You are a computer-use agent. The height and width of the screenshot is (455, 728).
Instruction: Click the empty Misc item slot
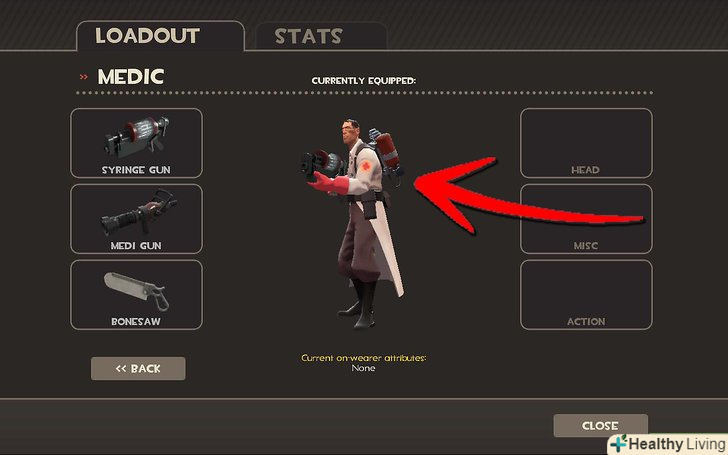[586, 219]
